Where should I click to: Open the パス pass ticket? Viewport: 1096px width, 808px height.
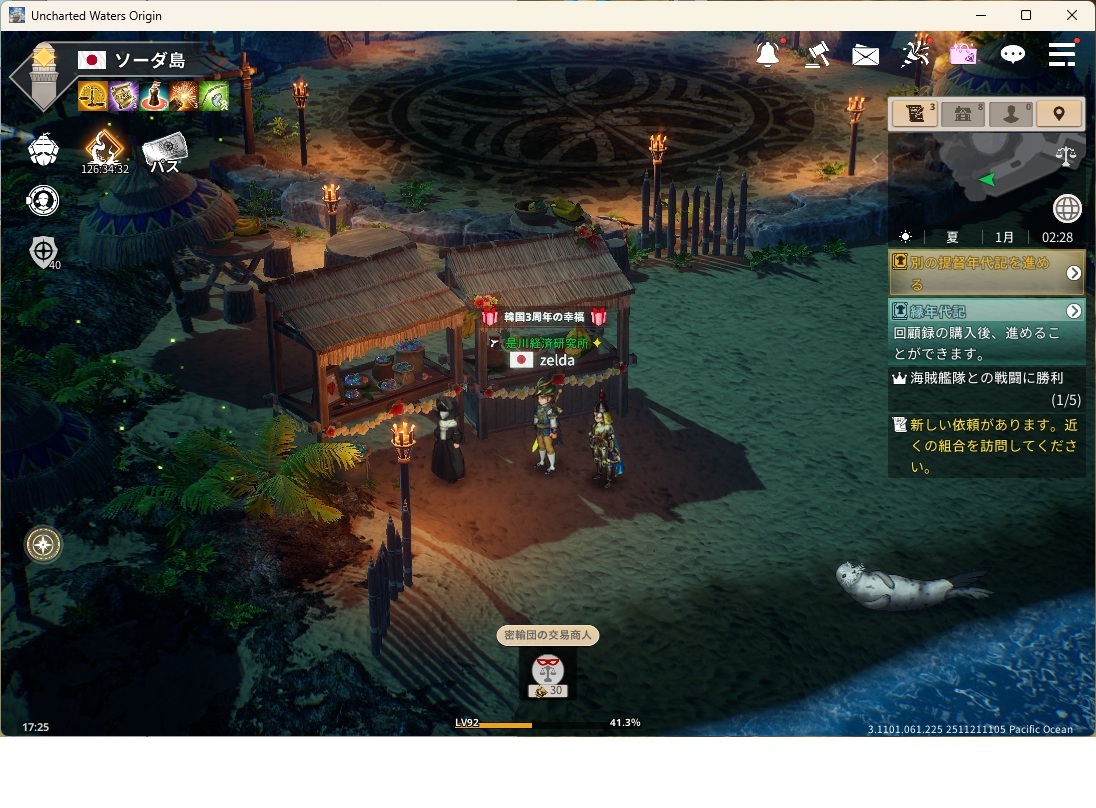(165, 152)
